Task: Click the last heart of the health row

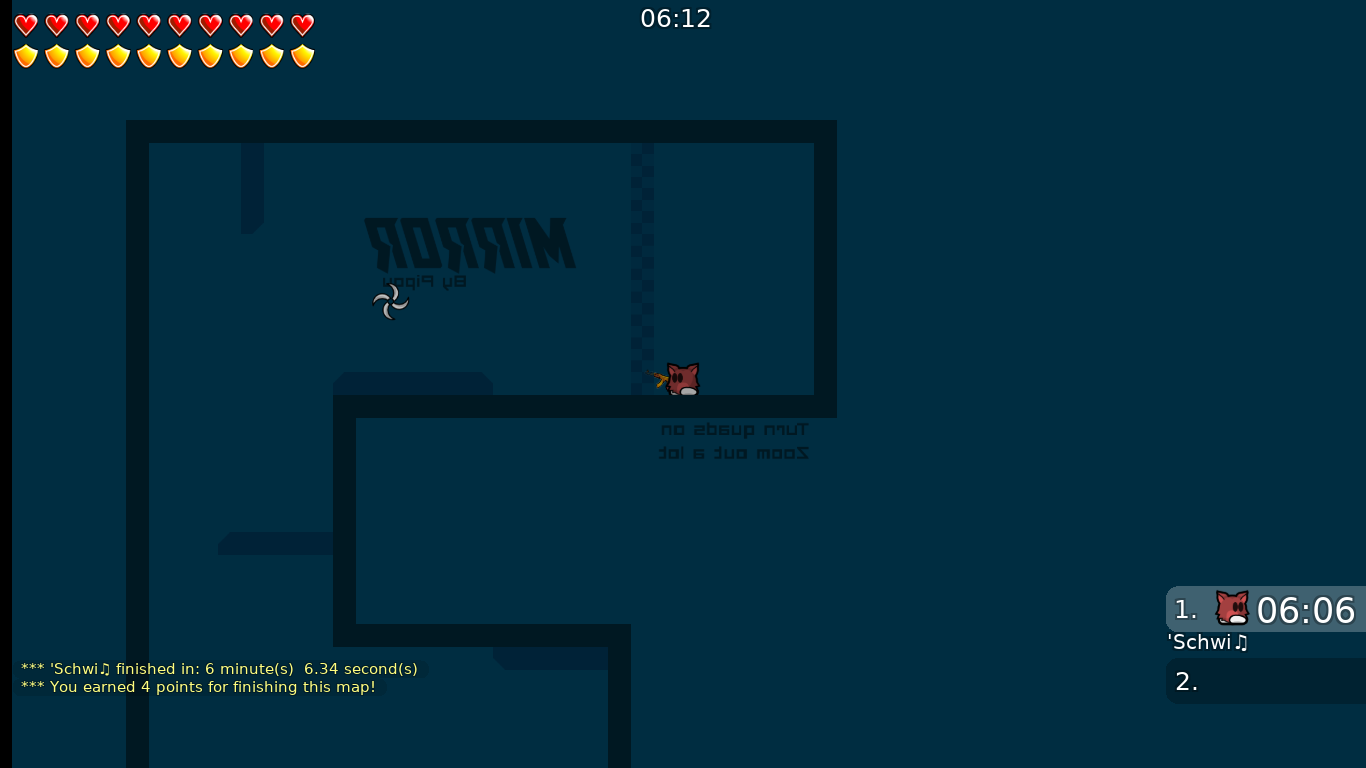Action: point(301,25)
